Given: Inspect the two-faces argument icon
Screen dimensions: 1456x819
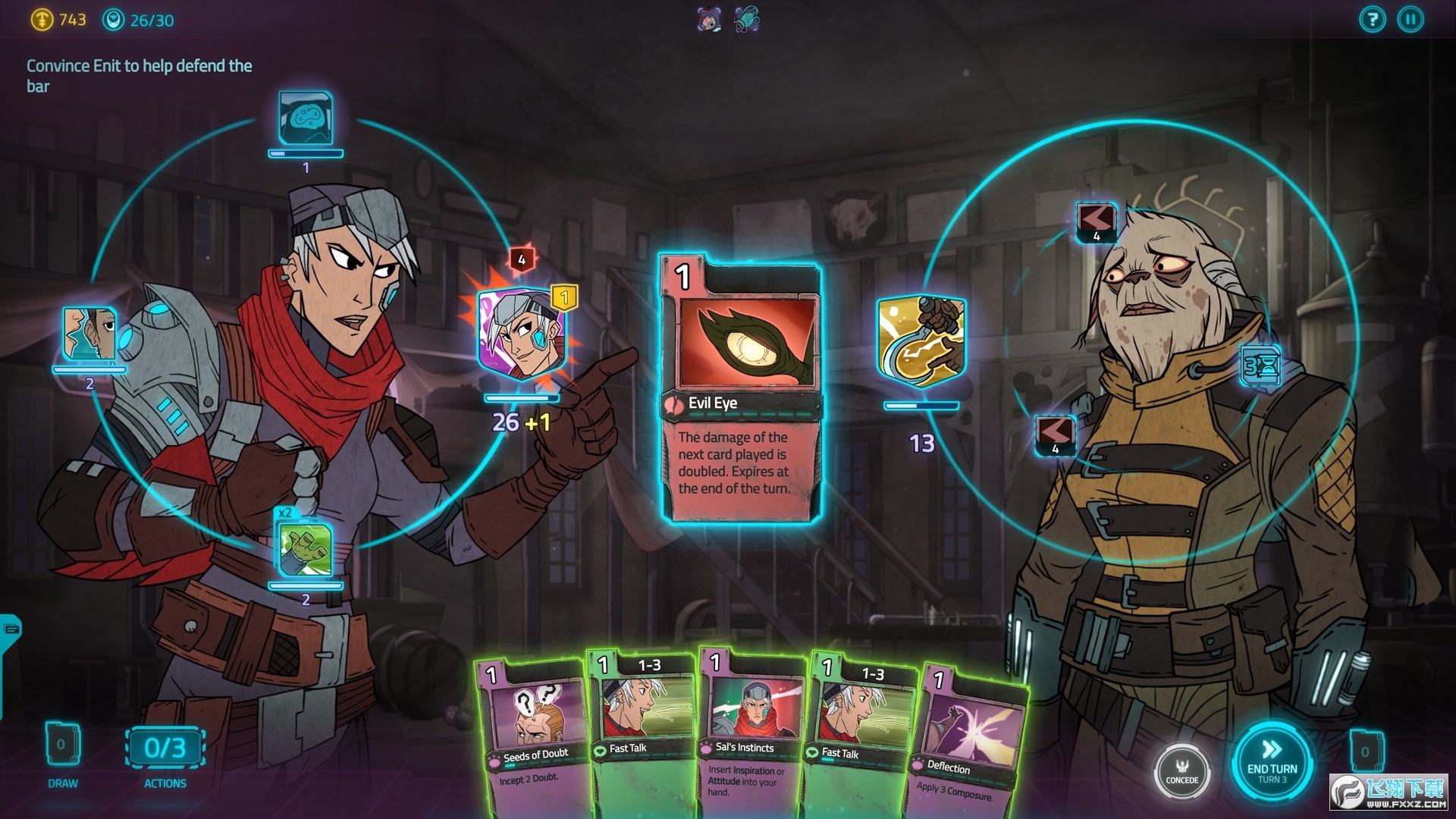Looking at the screenshot, I should (89, 334).
